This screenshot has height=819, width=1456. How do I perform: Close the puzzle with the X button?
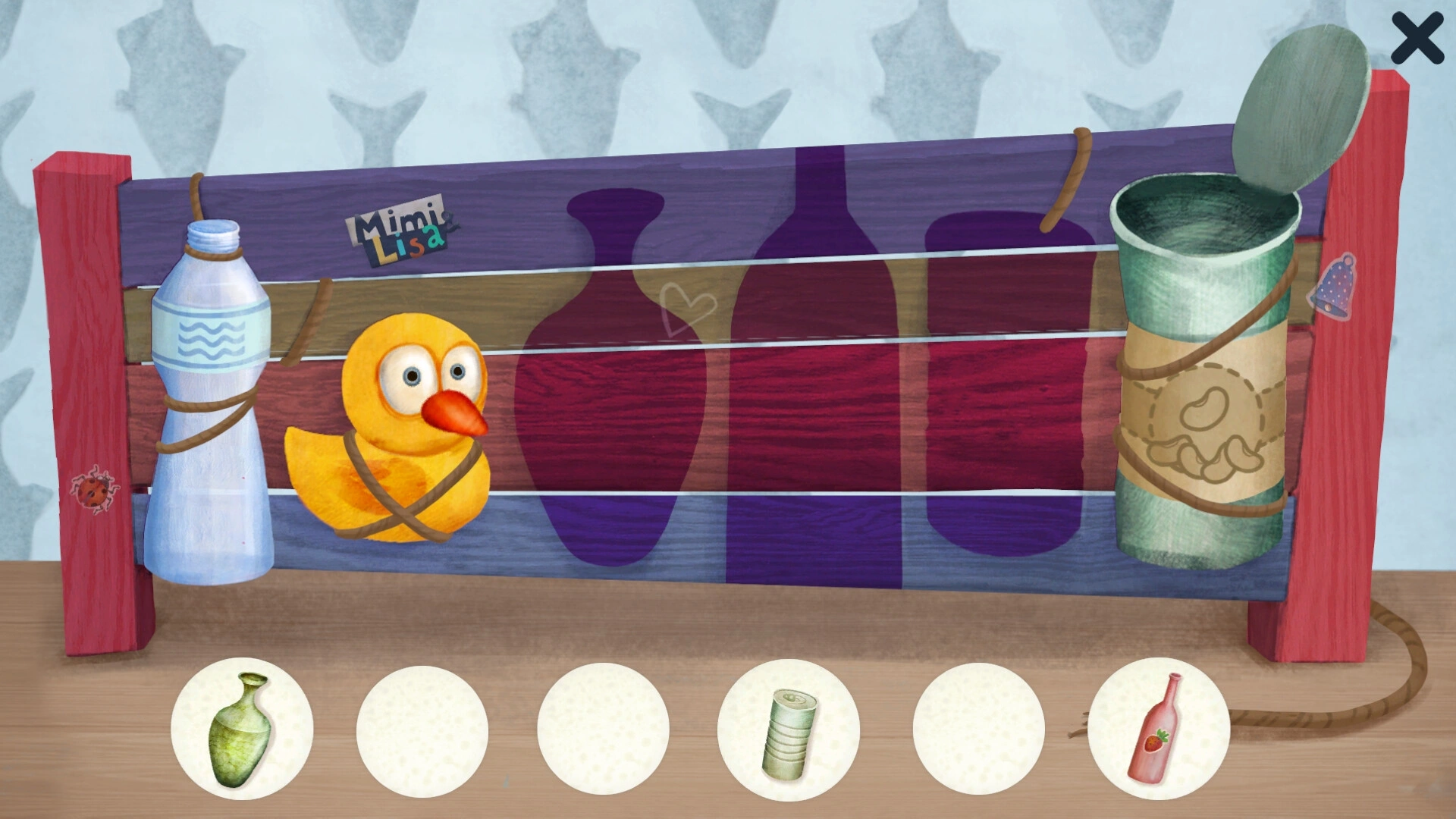(x=1416, y=40)
